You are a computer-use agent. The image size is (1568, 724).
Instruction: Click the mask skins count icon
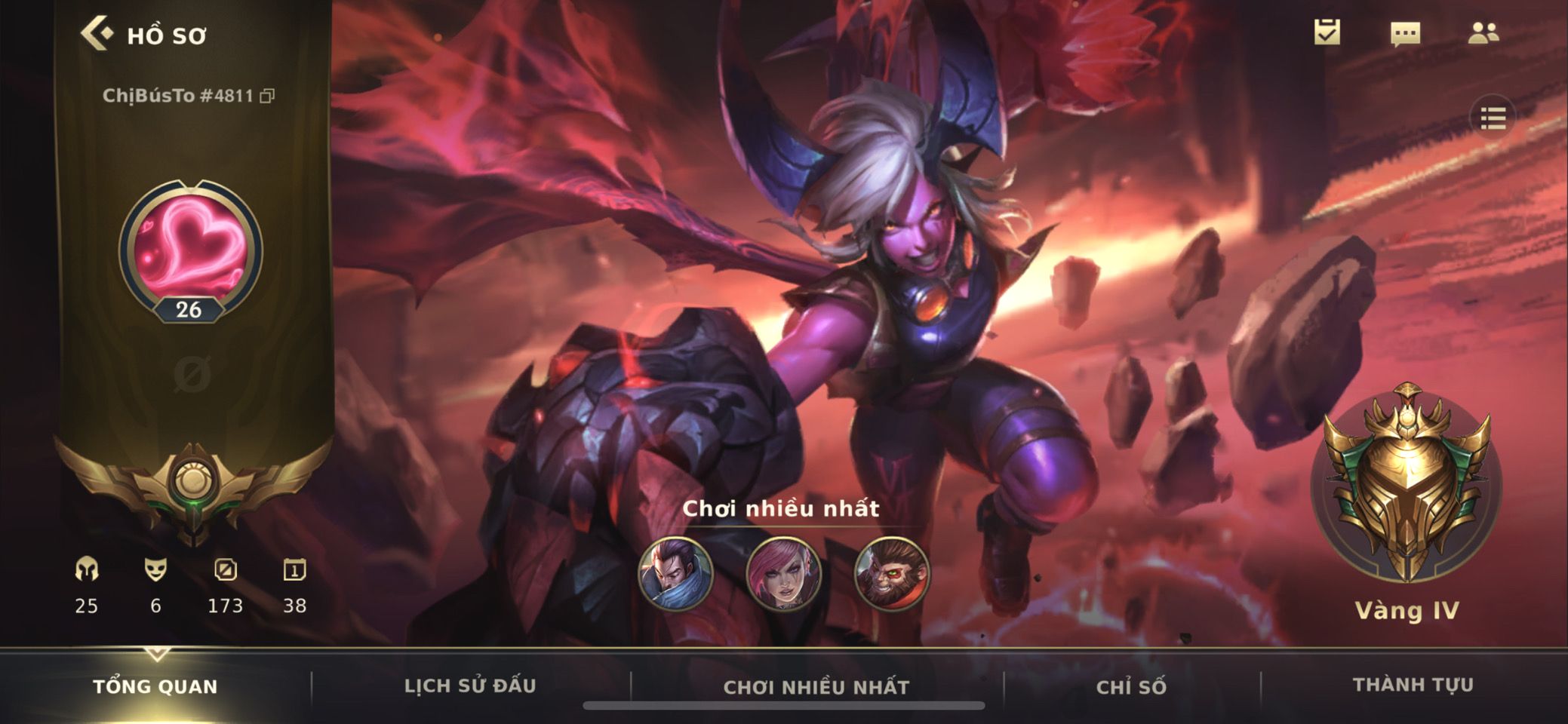pos(155,570)
